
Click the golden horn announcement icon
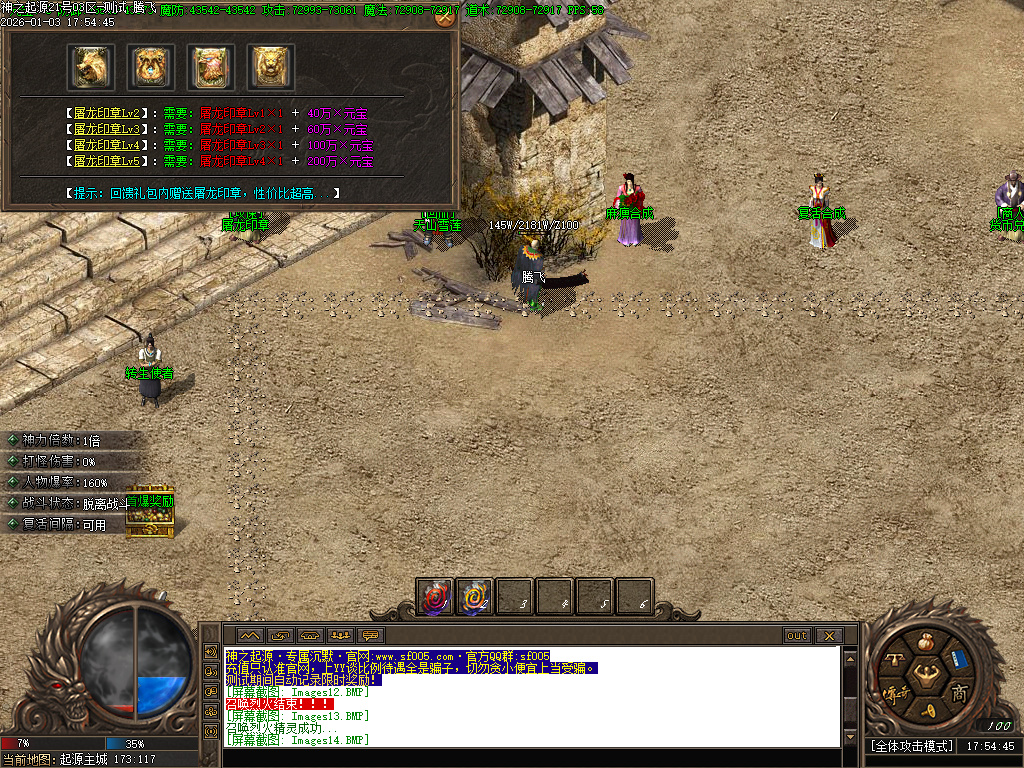(x=928, y=711)
